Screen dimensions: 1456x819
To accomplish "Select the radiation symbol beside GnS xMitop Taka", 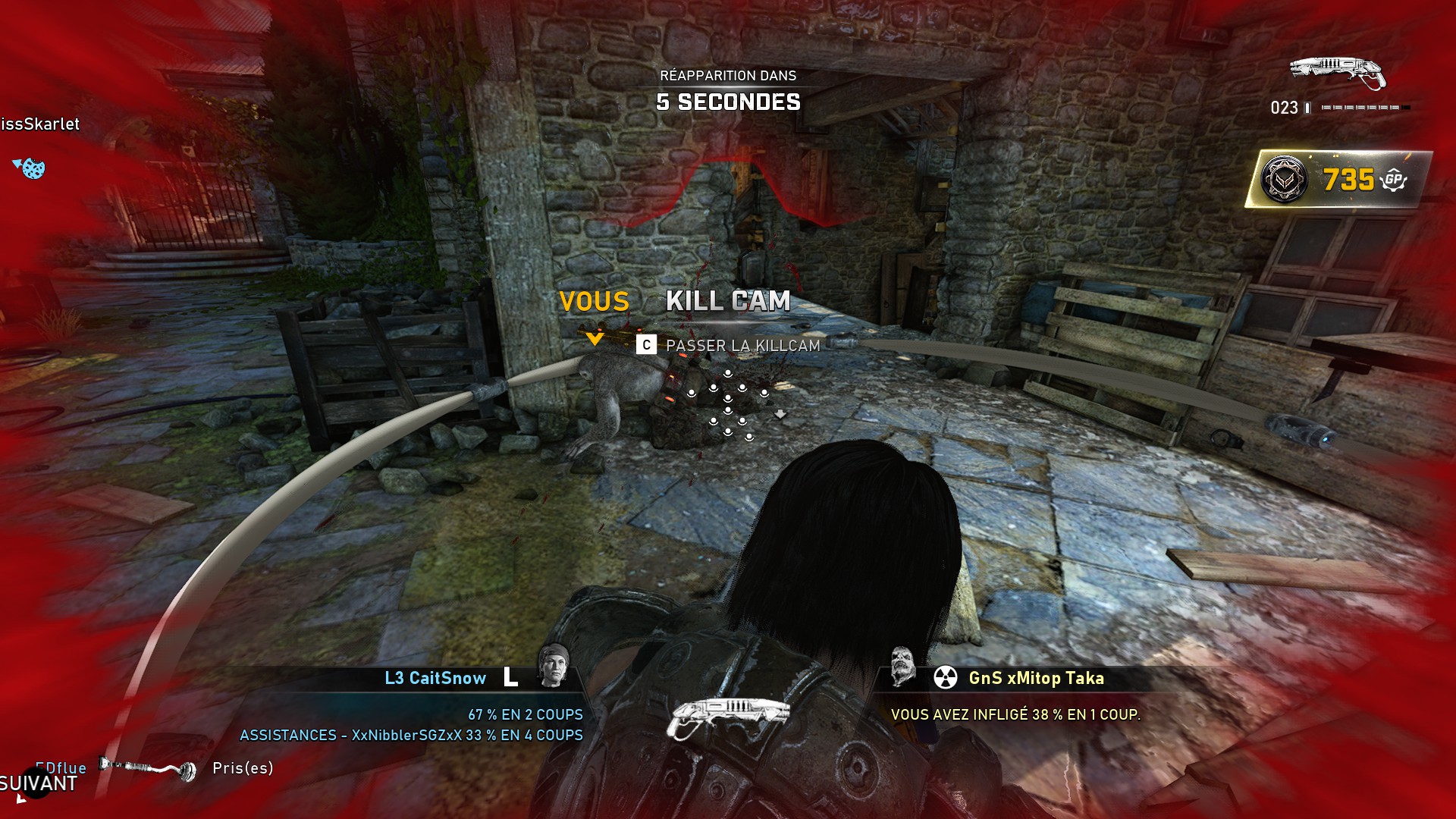I will (x=945, y=678).
